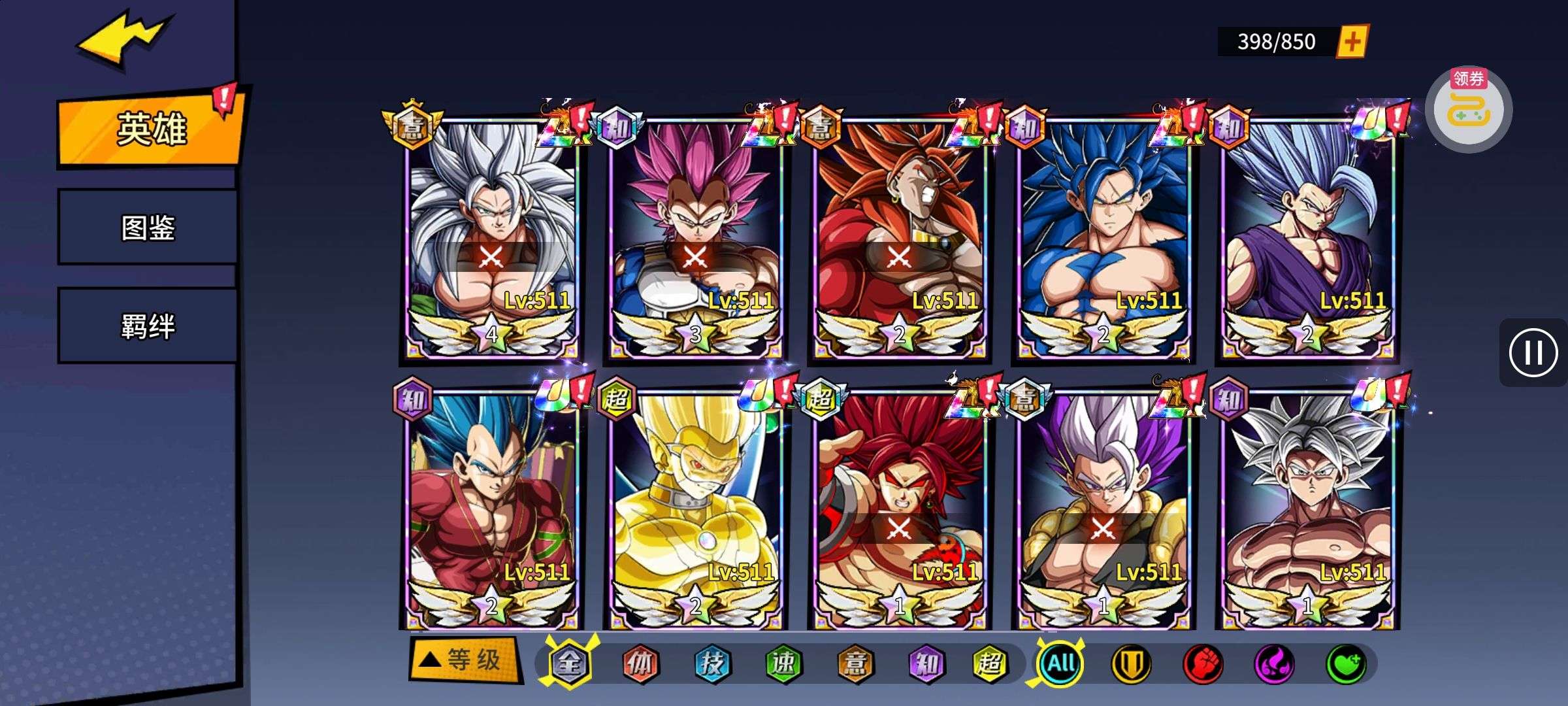The image size is (1568, 706).
Task: Filter by the green heart healer role
Action: point(1346,664)
